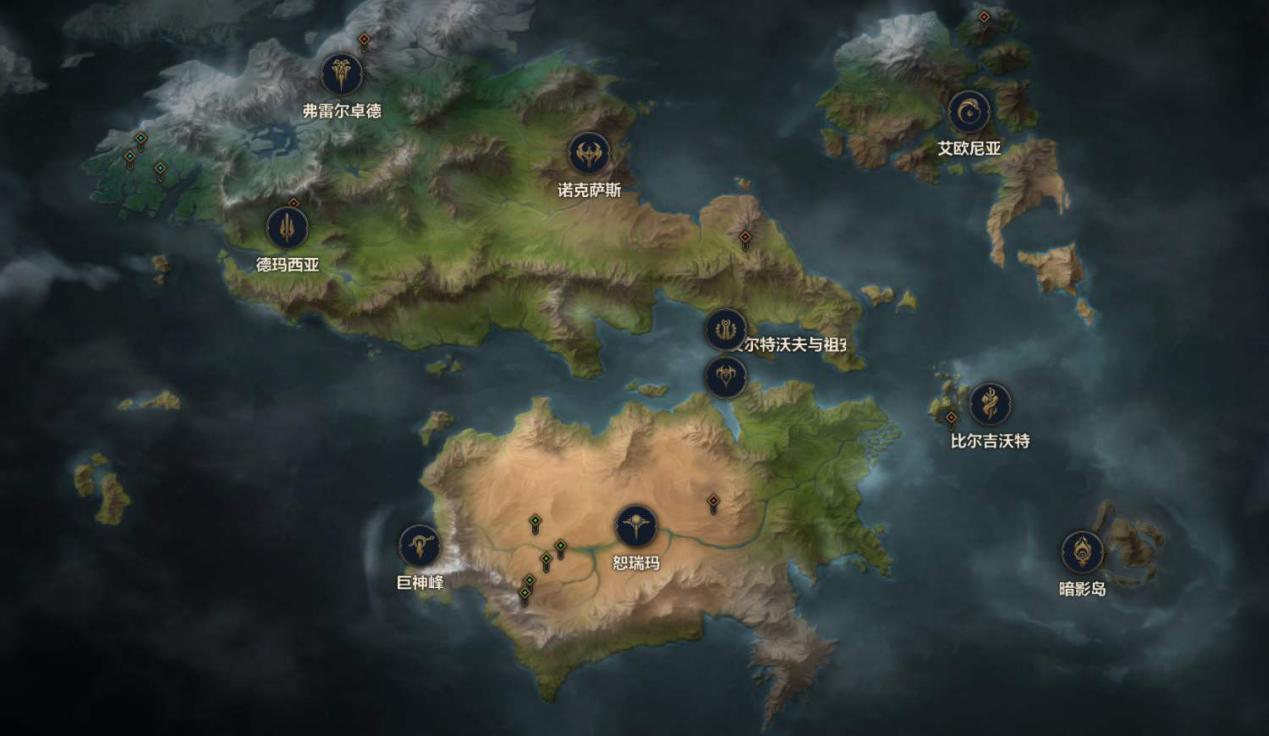Click the 德玛西亚 (Demacia) sword emblem

[287, 227]
